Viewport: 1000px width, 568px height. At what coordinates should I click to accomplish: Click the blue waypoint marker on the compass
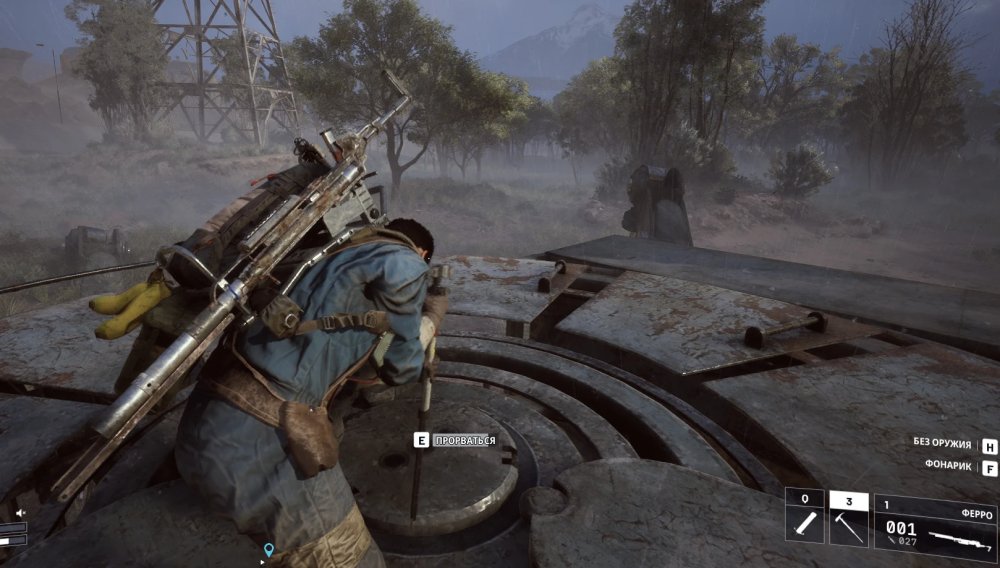[268, 549]
